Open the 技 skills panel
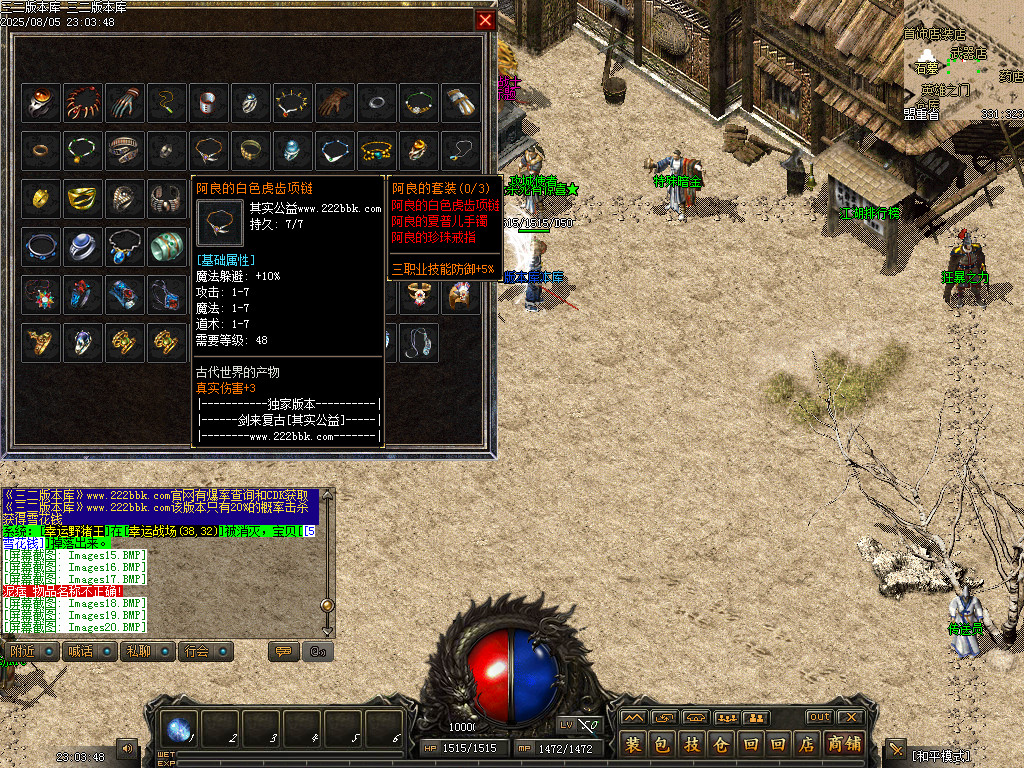The height and width of the screenshot is (768, 1024). (x=691, y=744)
